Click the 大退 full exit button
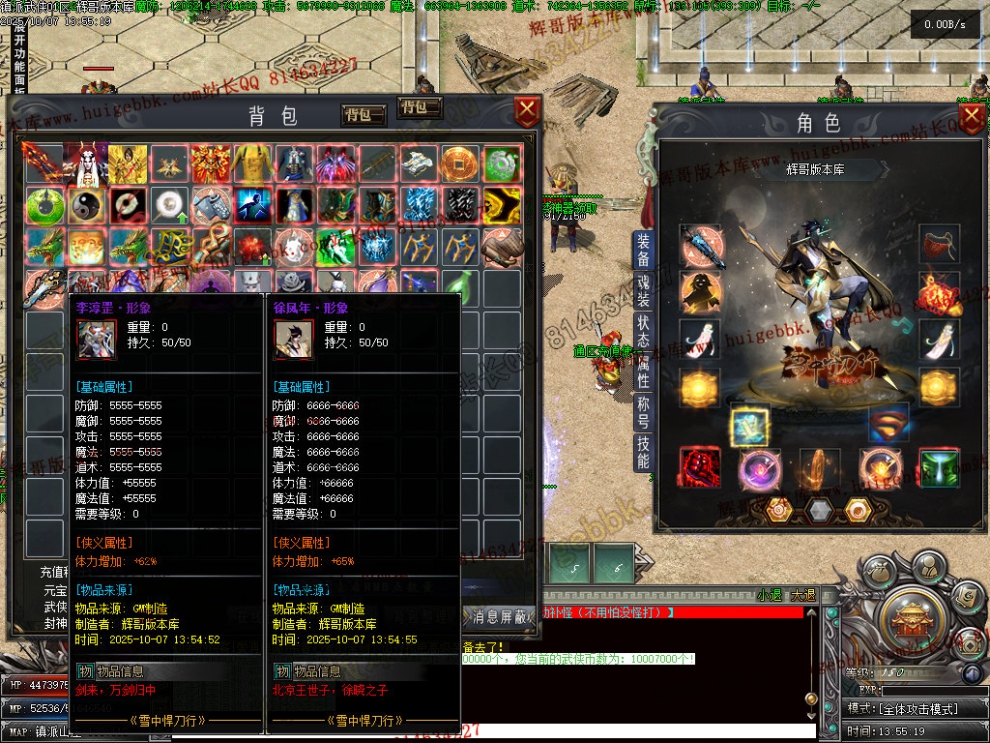The width and height of the screenshot is (990, 743). (802, 596)
